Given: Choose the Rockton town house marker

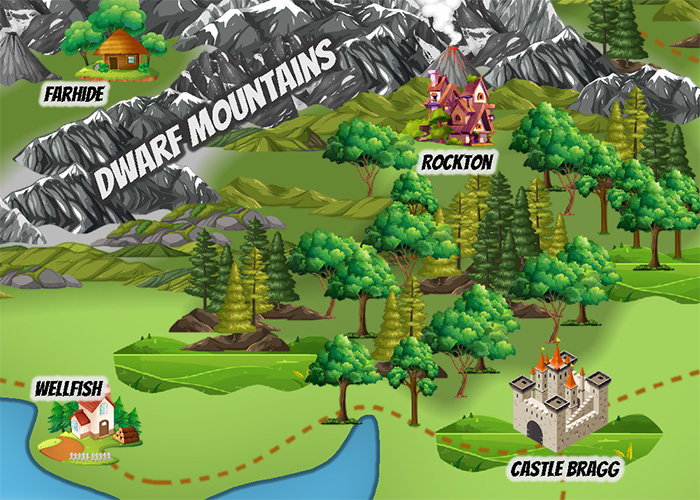Looking at the screenshot, I should coord(456,106).
